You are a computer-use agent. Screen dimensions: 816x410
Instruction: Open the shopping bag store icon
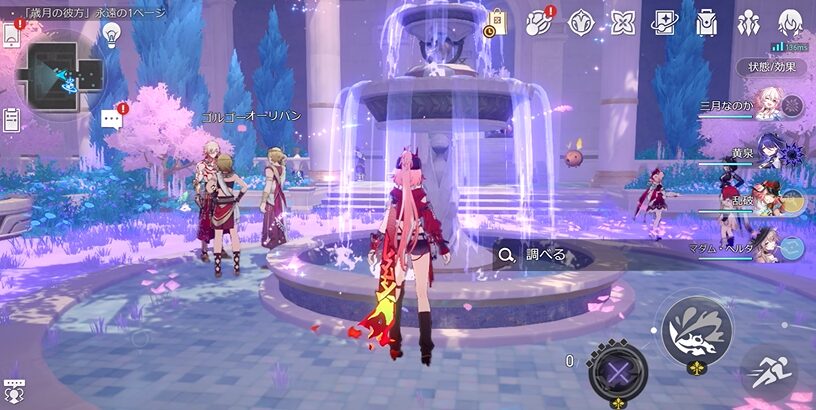[x=497, y=22]
